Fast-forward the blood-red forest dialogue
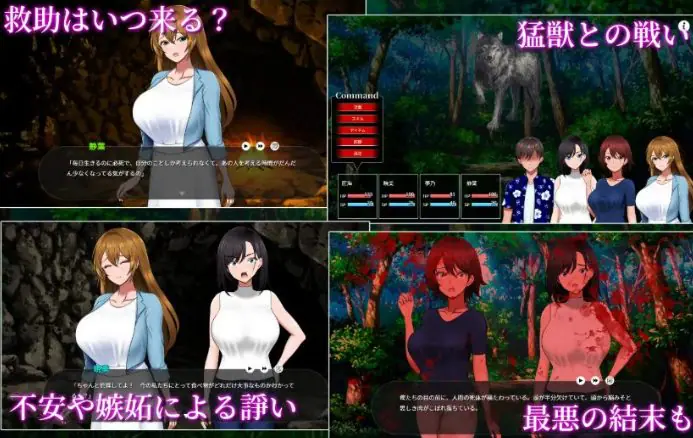The image size is (693, 438). coord(594,380)
